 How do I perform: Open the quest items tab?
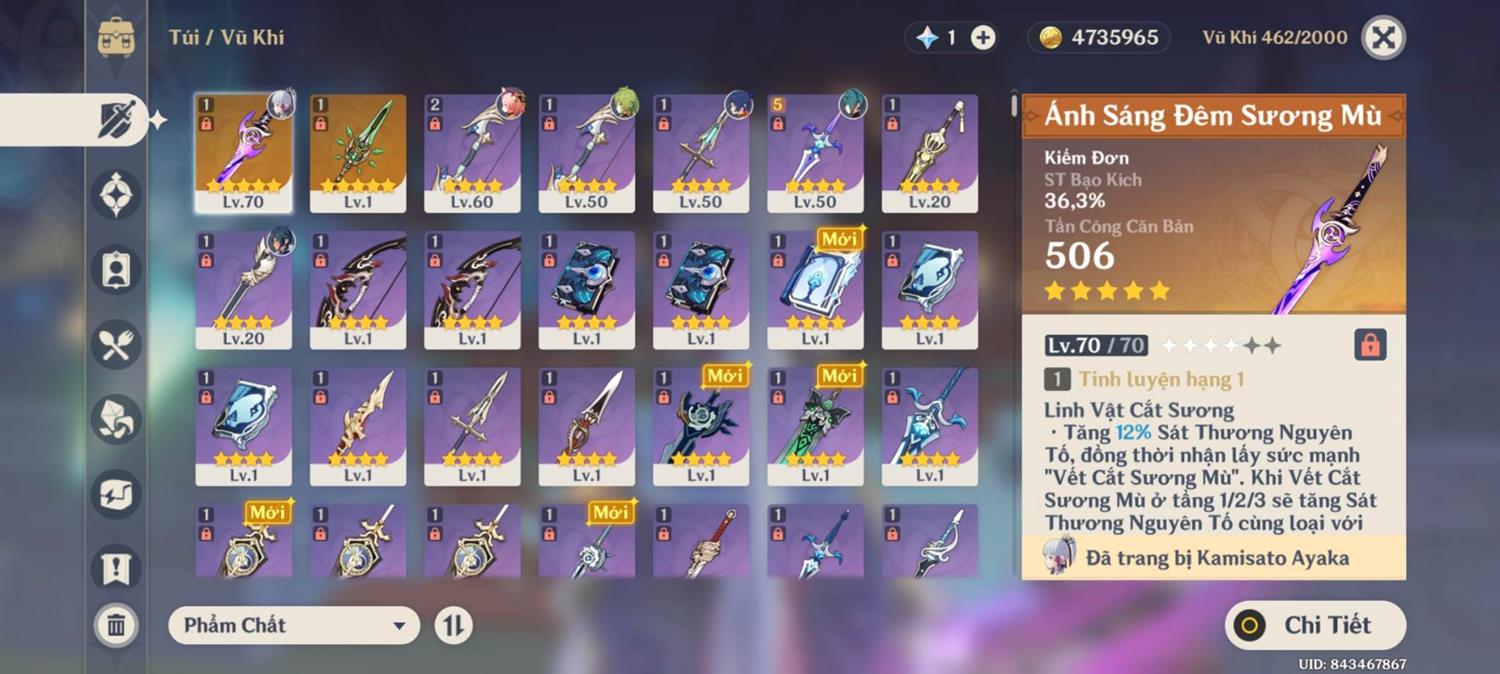(116, 568)
